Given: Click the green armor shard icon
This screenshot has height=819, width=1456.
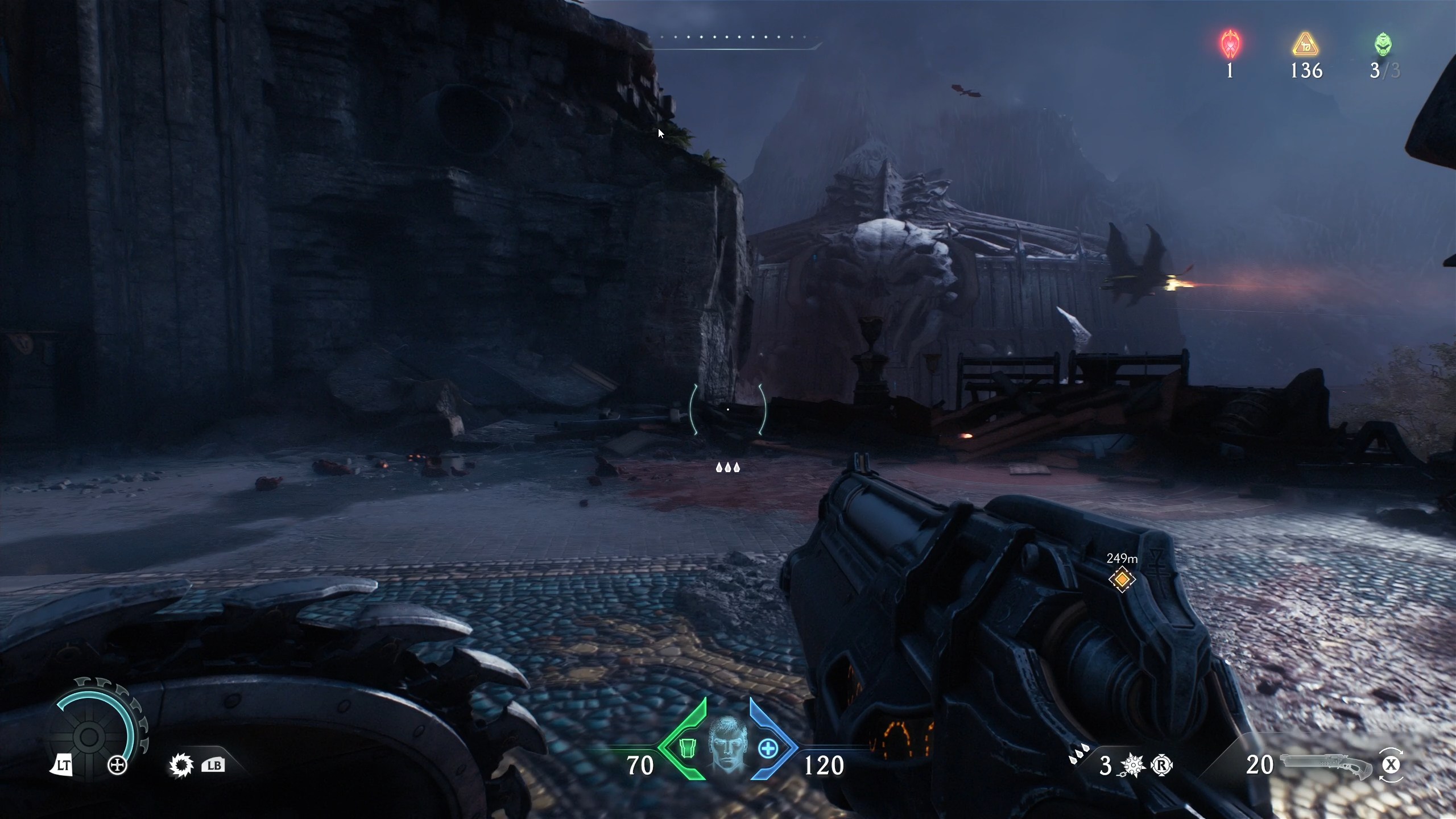Looking at the screenshot, I should pyautogui.click(x=689, y=749).
